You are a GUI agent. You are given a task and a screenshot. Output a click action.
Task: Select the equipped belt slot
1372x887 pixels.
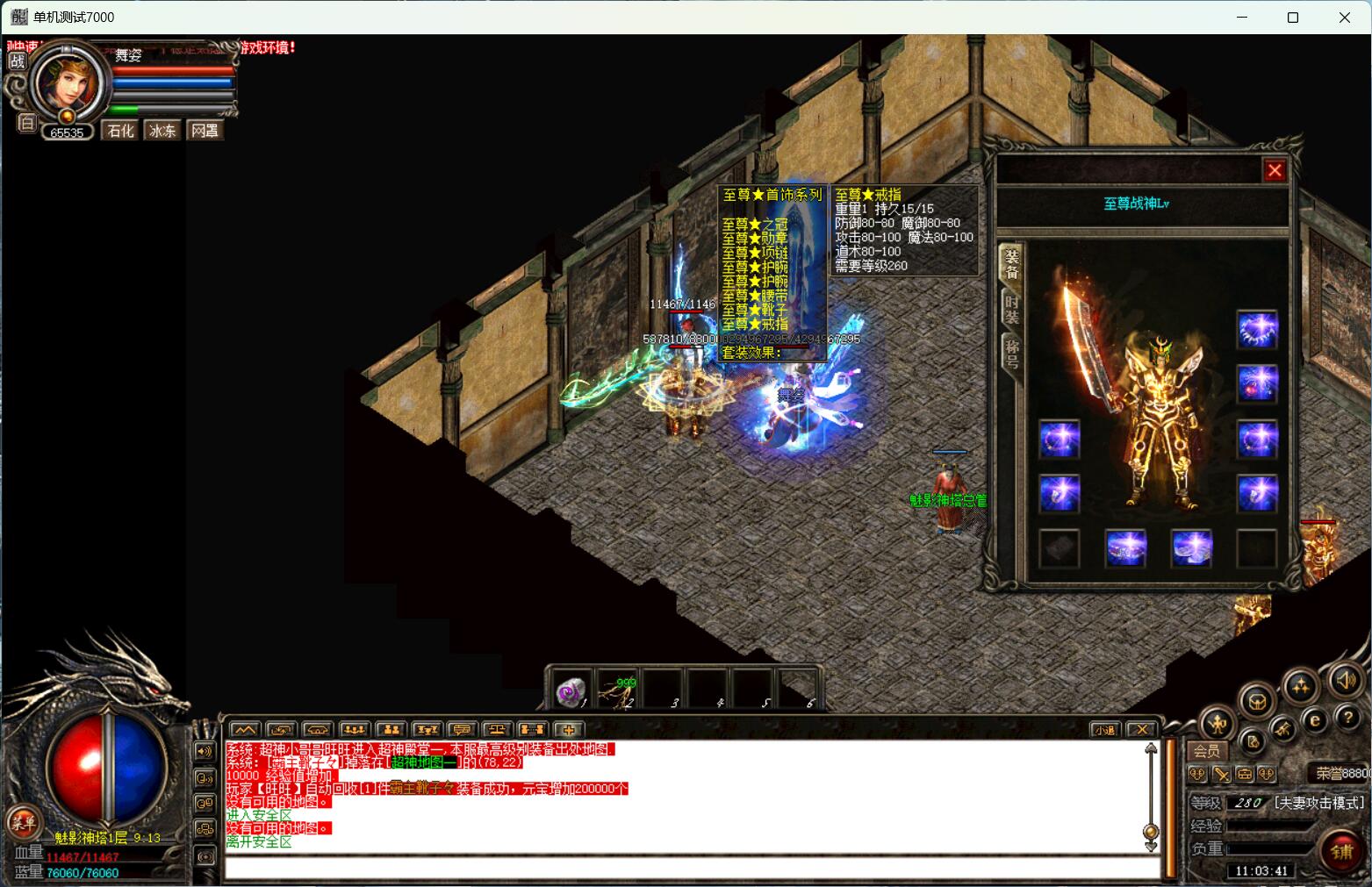click(x=1124, y=548)
